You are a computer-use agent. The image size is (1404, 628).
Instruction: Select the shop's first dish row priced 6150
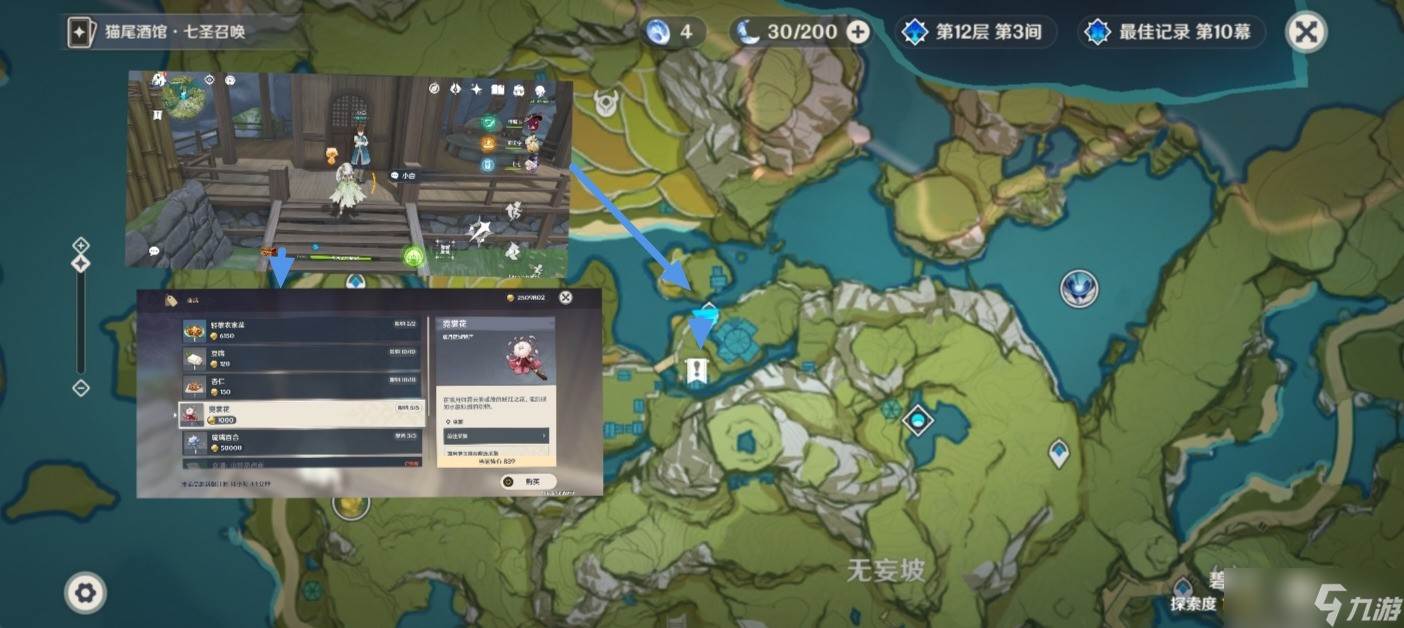[301, 330]
